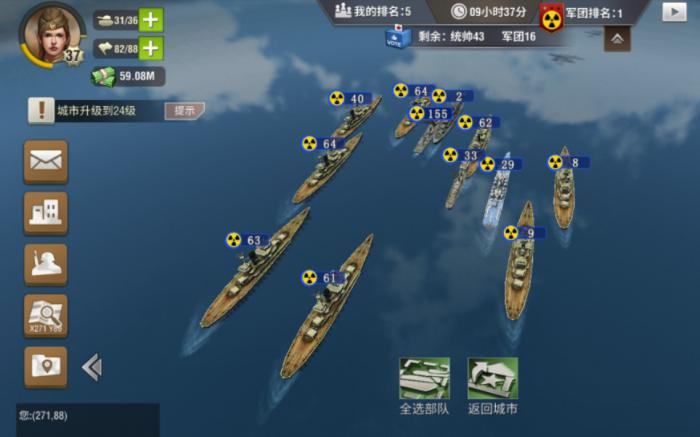Open the mail envelope menu
Viewport: 700px width, 437px height.
pos(46,160)
